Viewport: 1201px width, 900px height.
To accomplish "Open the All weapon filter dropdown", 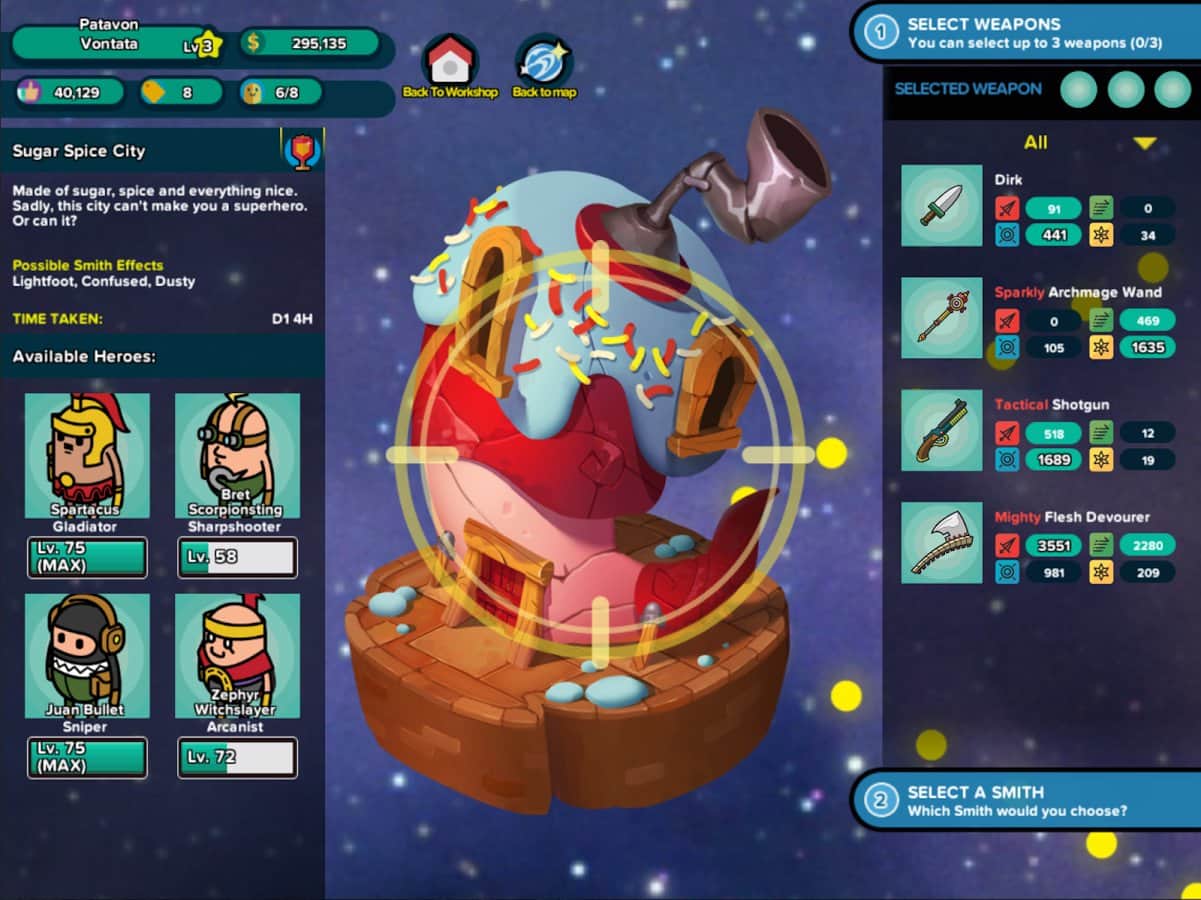I will point(1144,143).
